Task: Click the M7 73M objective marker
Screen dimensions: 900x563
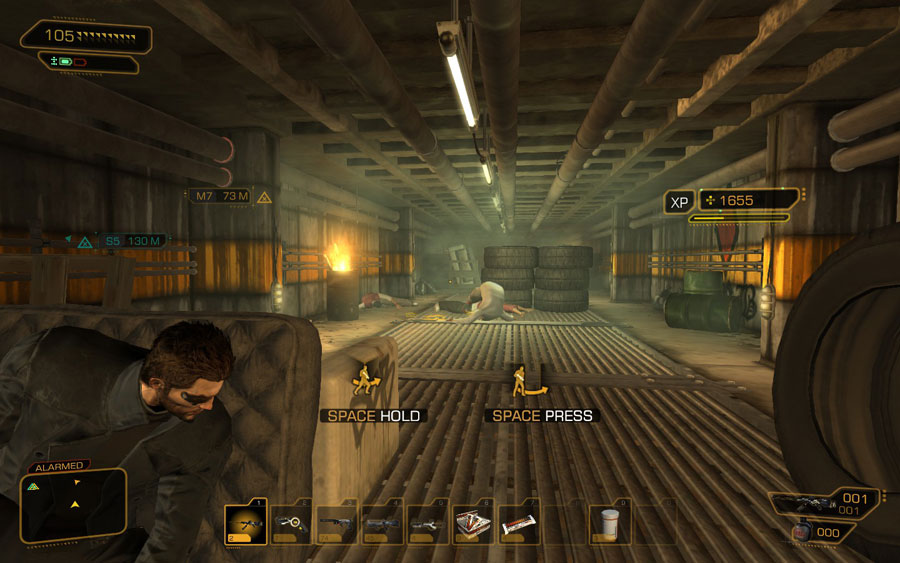Action: point(222,196)
